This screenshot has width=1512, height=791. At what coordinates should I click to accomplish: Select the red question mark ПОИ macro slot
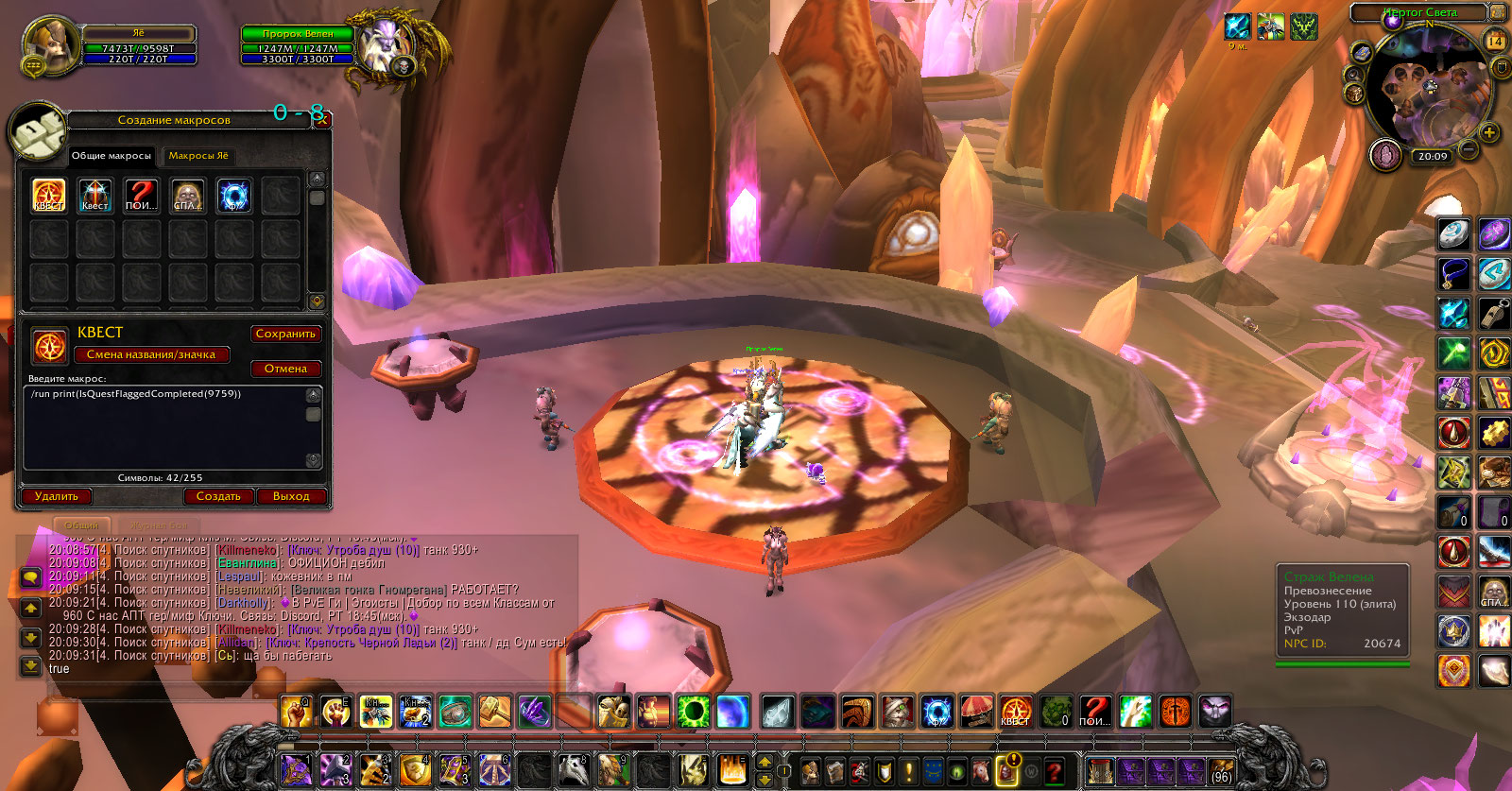(x=142, y=196)
